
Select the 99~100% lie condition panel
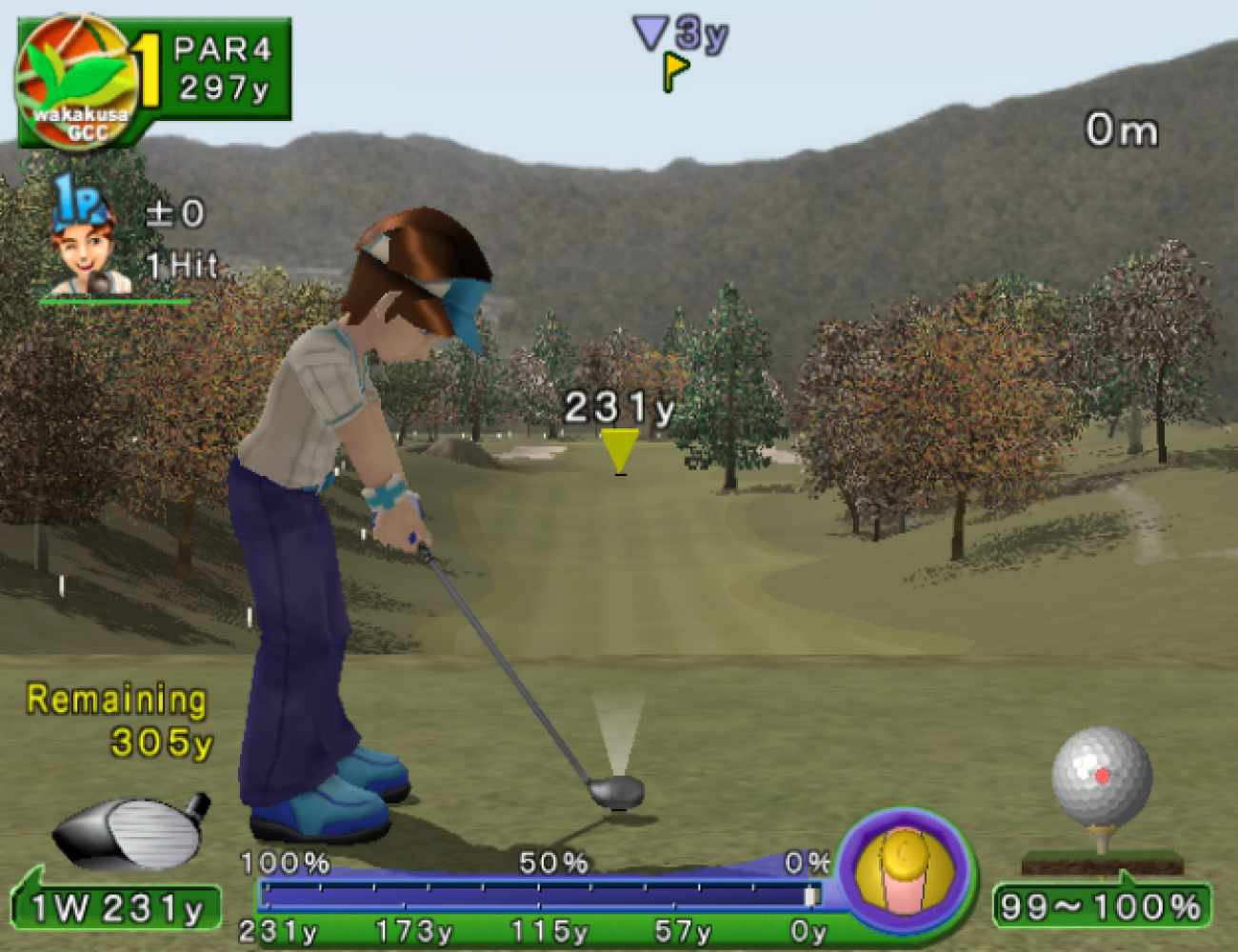(1102, 905)
